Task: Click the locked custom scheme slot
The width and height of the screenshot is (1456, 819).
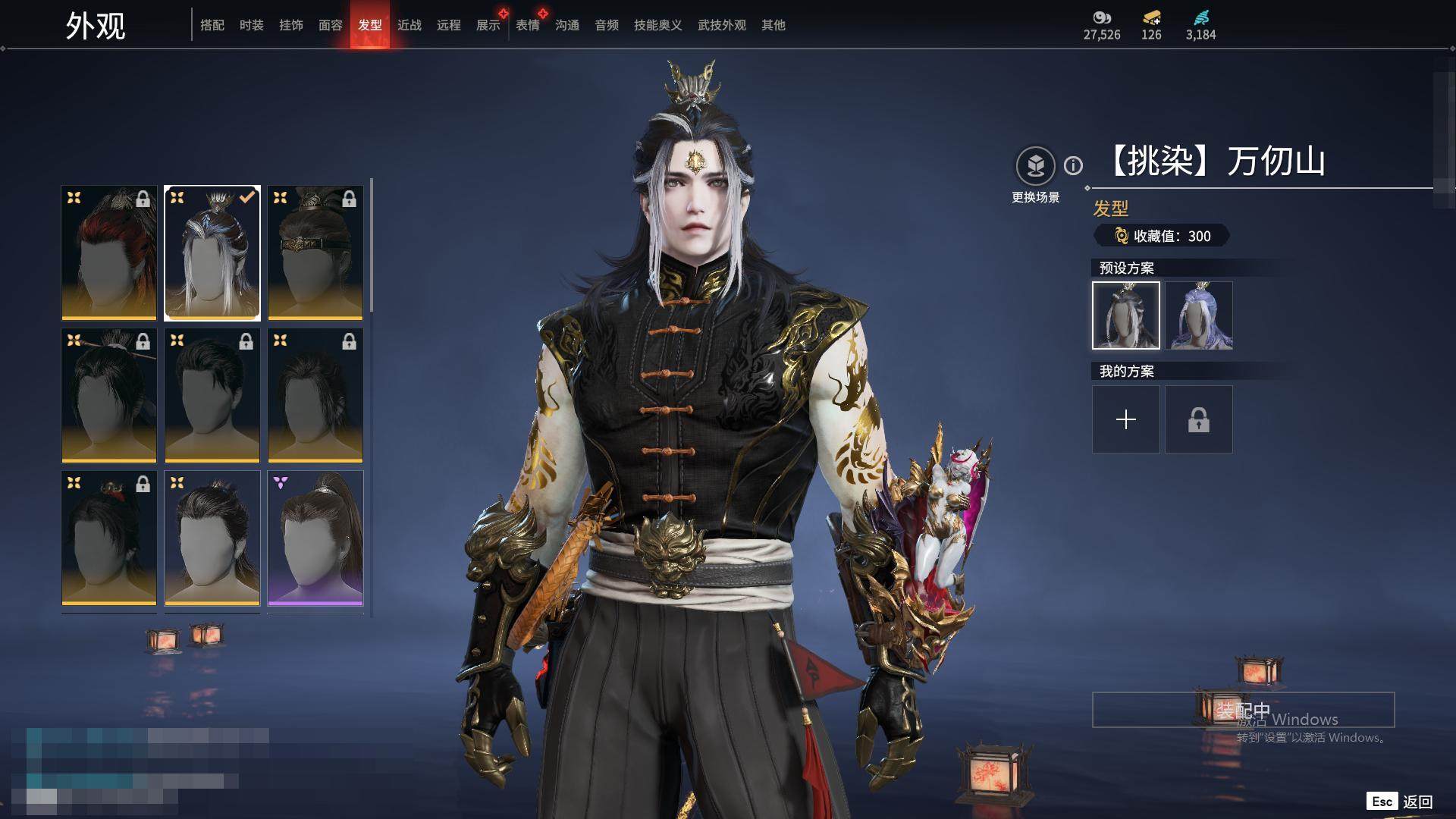Action: click(1199, 419)
